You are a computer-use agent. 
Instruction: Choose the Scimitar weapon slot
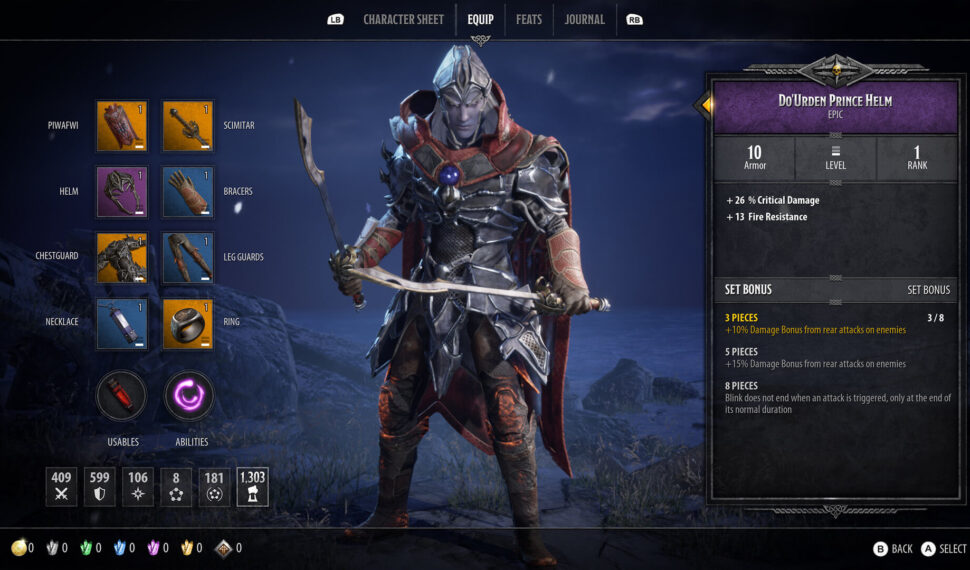pos(188,126)
